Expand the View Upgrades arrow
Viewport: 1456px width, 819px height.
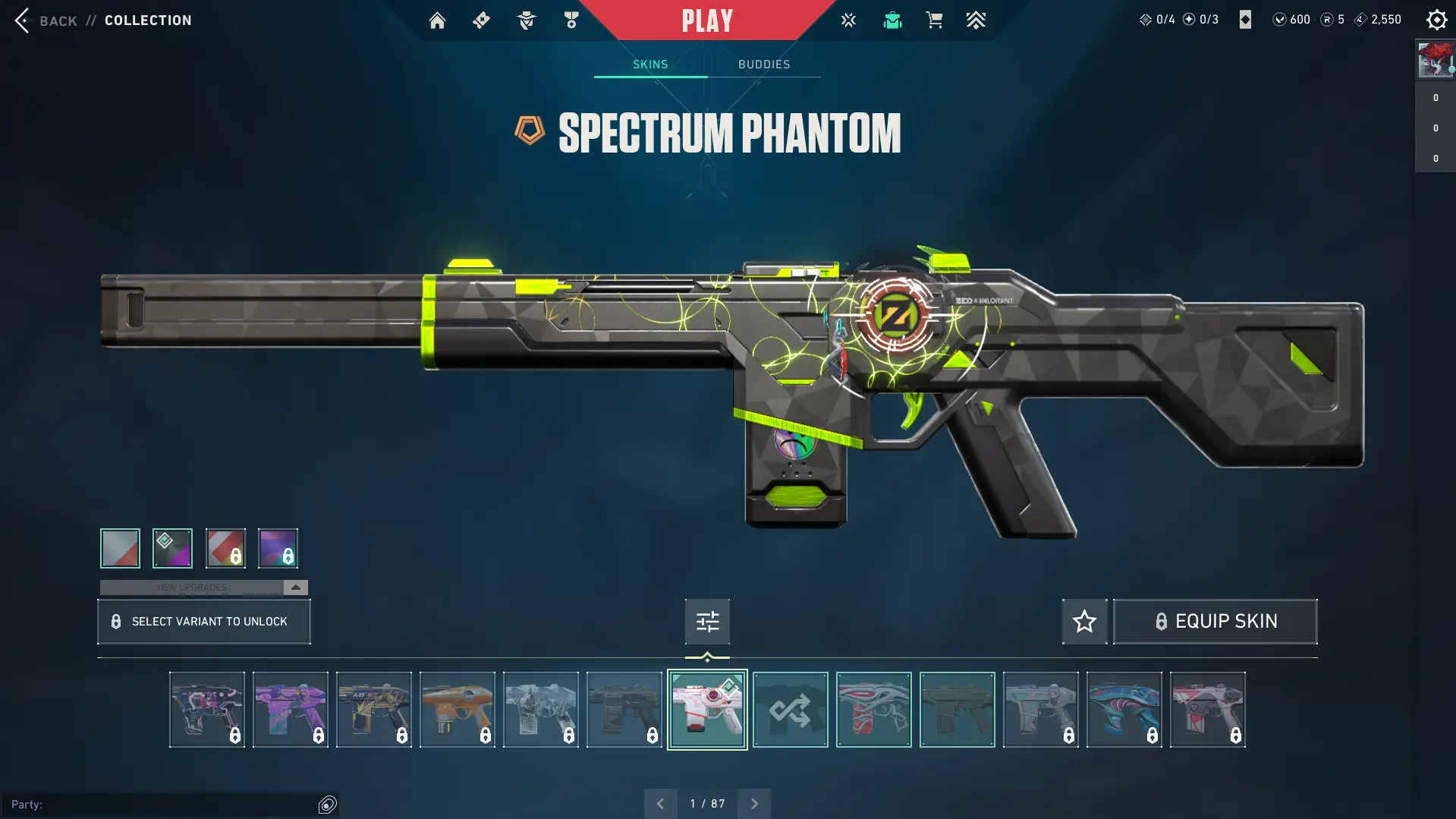pyautogui.click(x=296, y=587)
